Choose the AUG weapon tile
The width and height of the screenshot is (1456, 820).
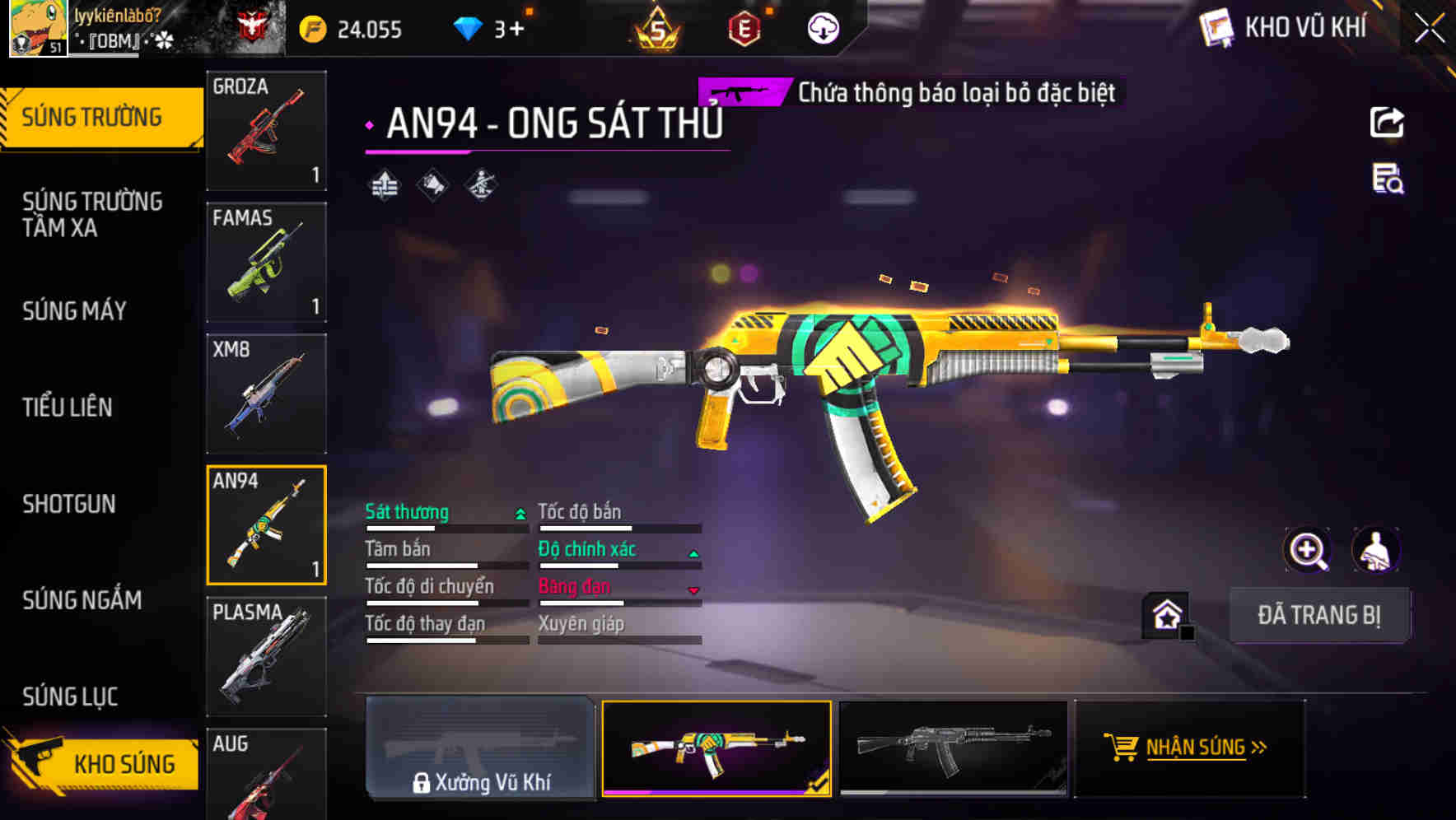[x=266, y=774]
